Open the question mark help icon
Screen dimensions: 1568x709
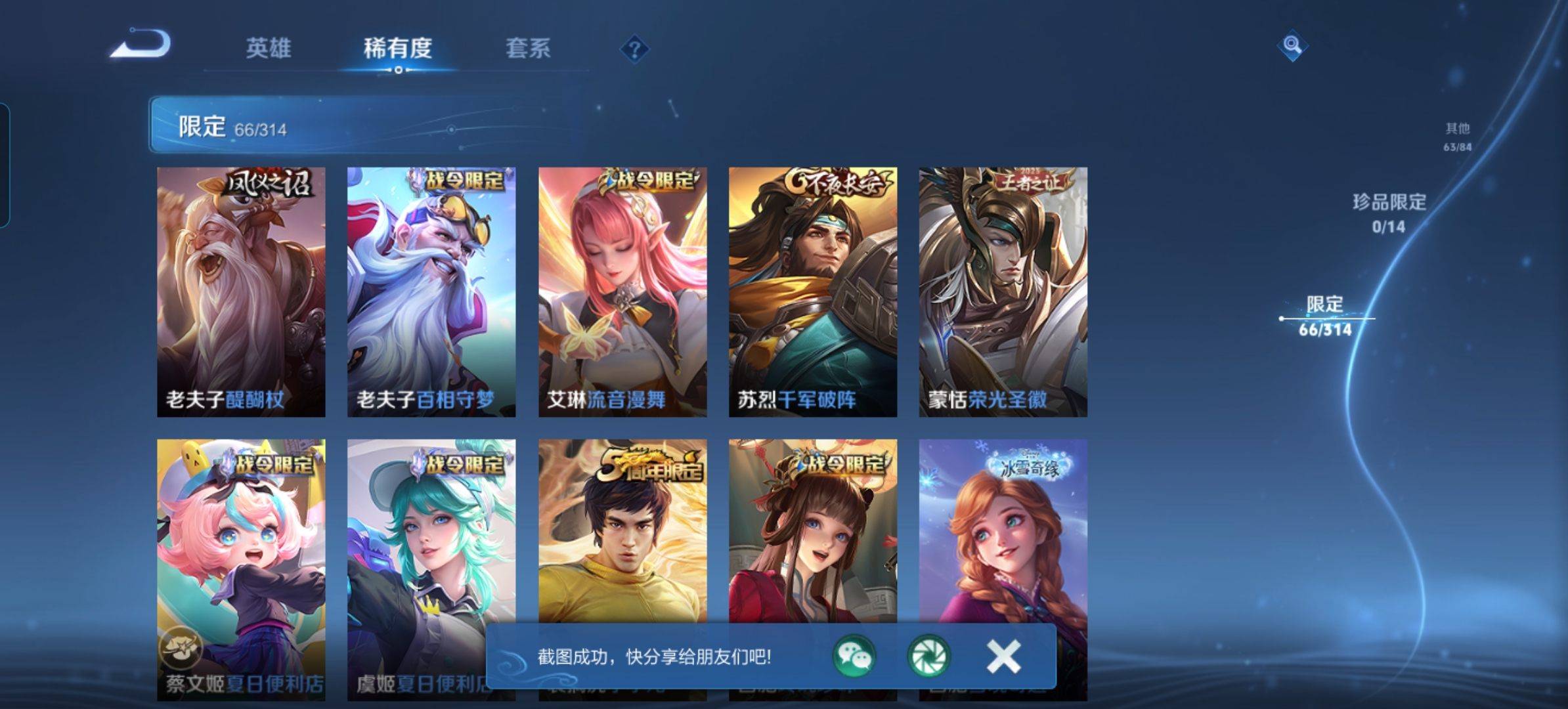(x=634, y=49)
